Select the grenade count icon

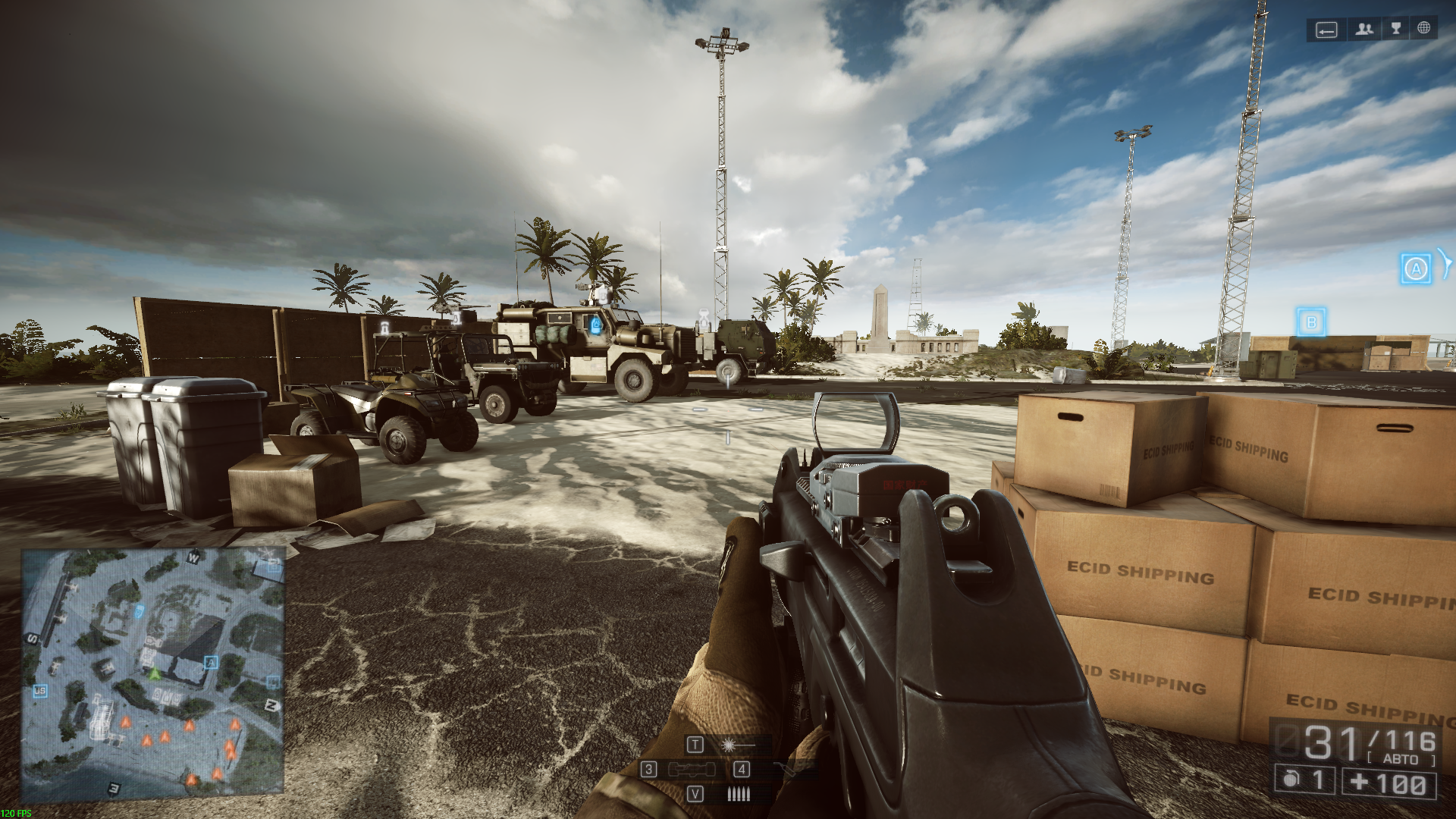click(1292, 780)
